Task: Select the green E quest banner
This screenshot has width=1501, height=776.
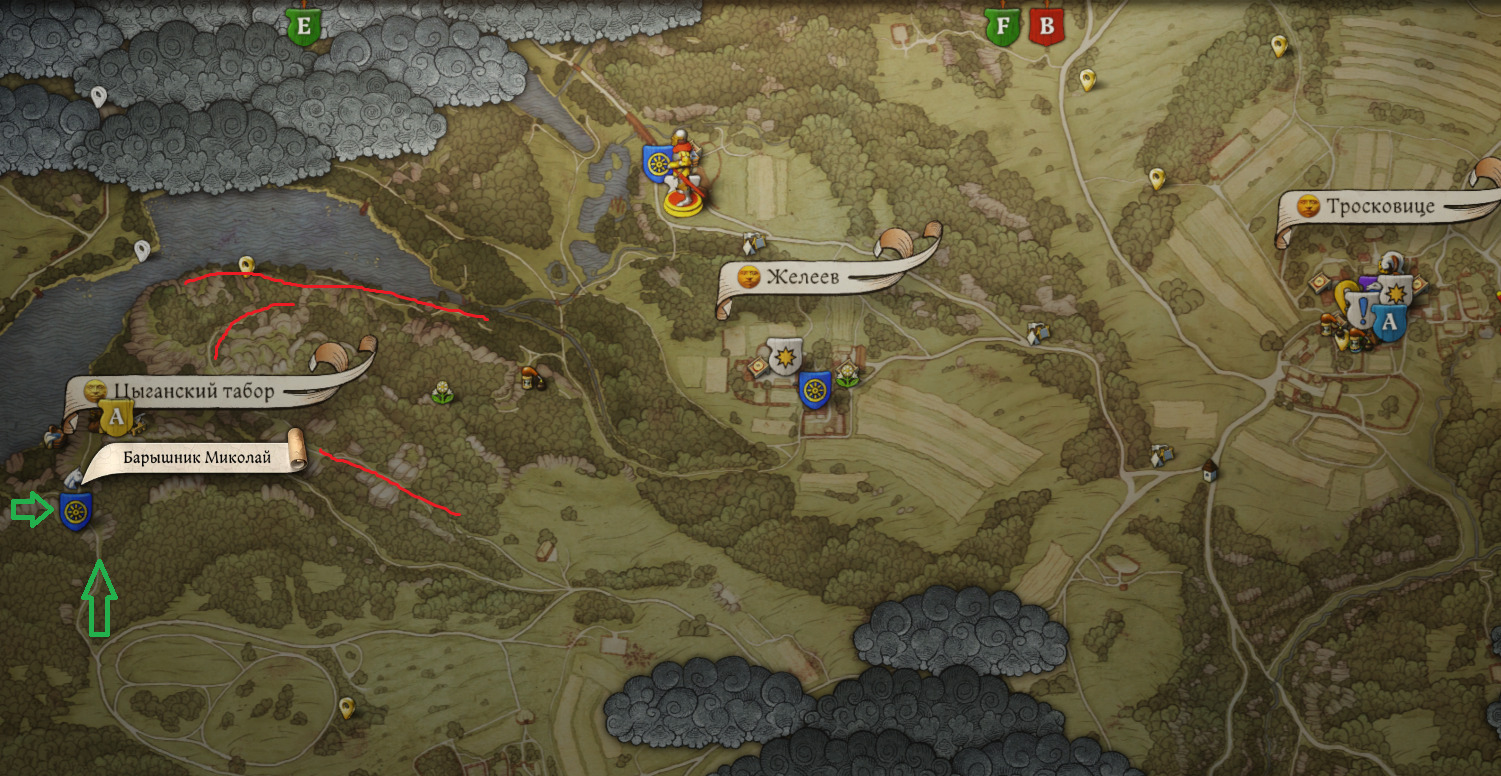Action: (304, 24)
